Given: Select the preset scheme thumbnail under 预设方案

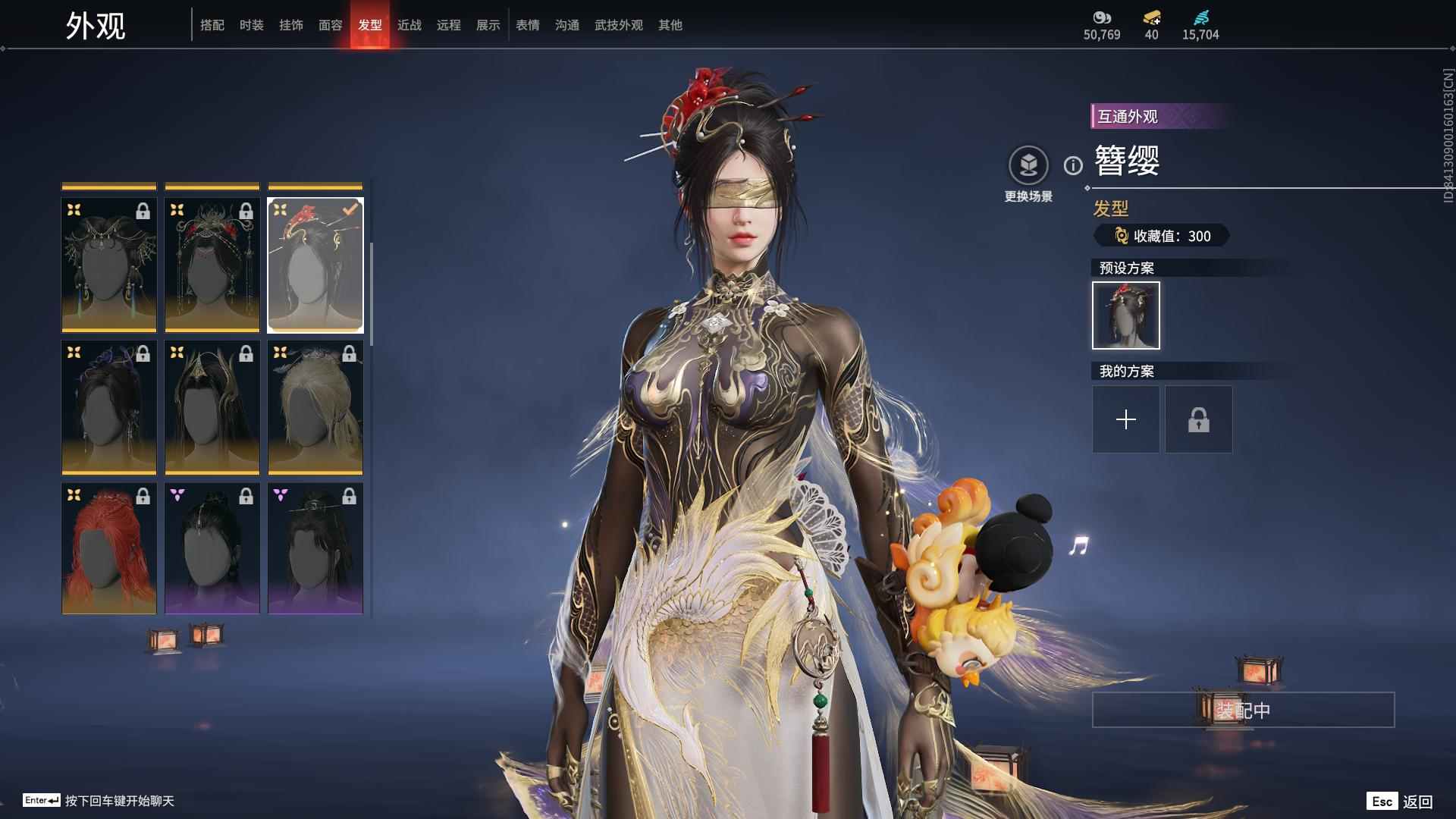Looking at the screenshot, I should click(x=1125, y=315).
